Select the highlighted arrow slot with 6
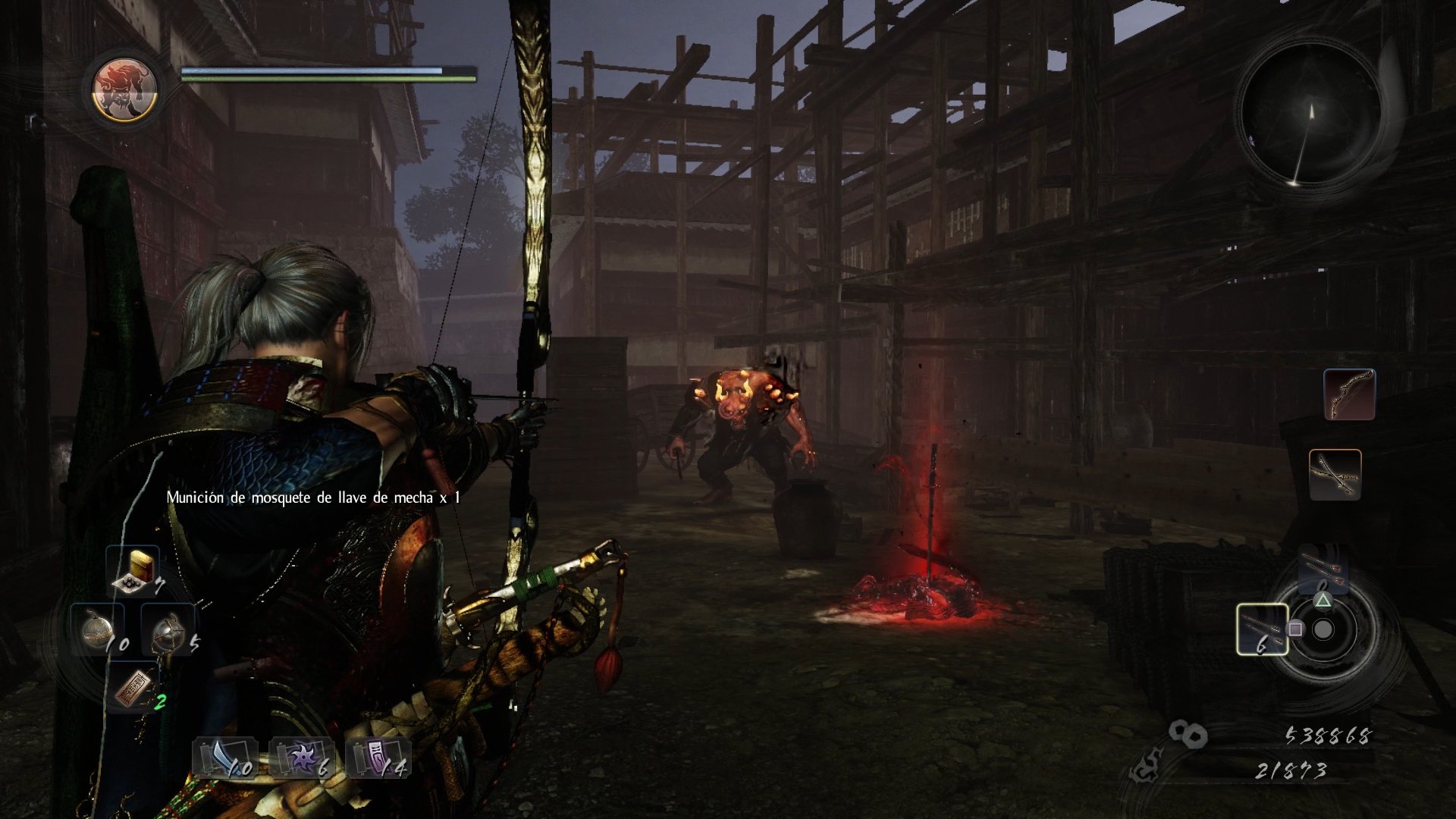The height and width of the screenshot is (819, 1456). [x=1262, y=629]
